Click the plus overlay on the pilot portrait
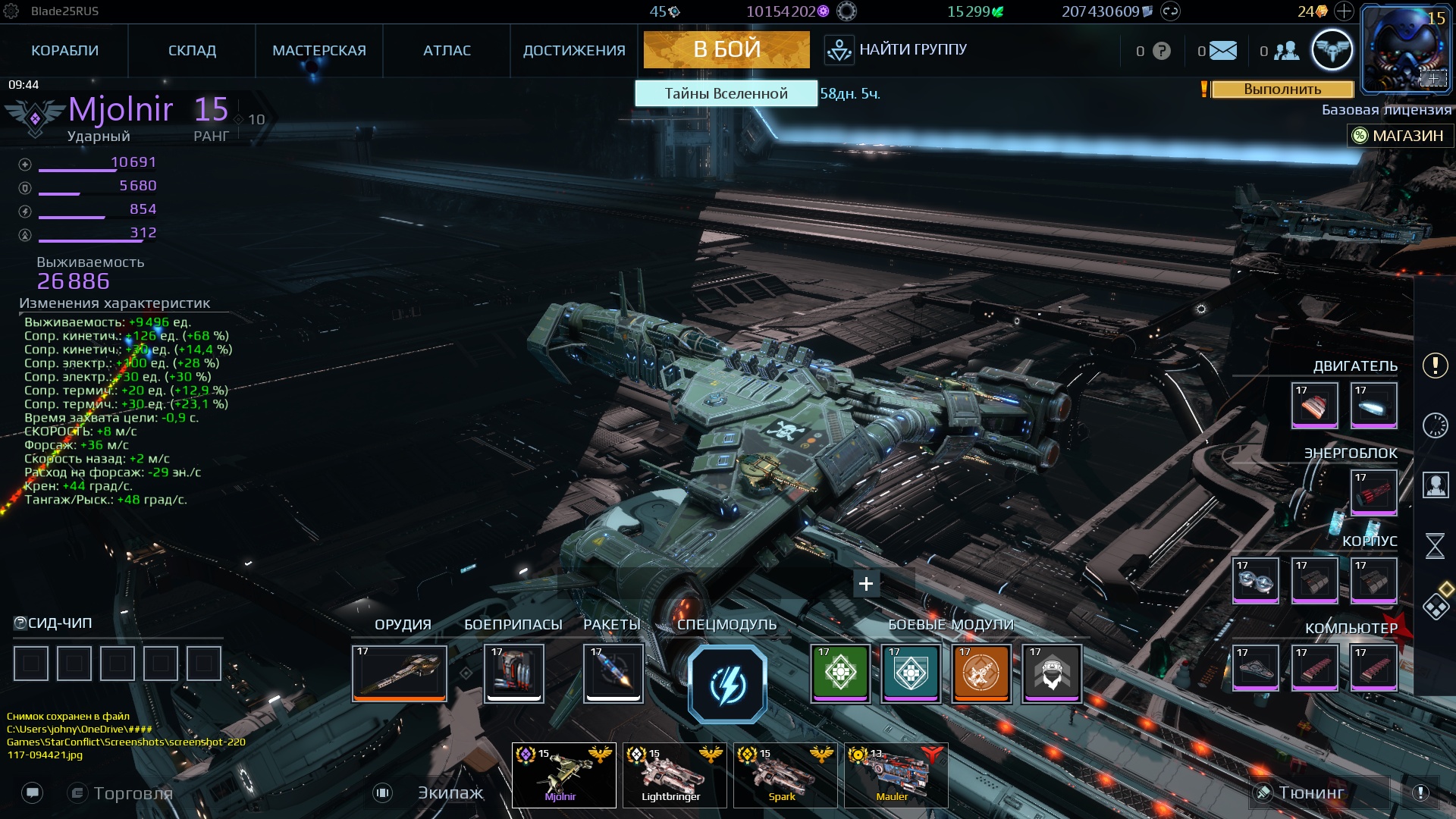 pos(1433,78)
